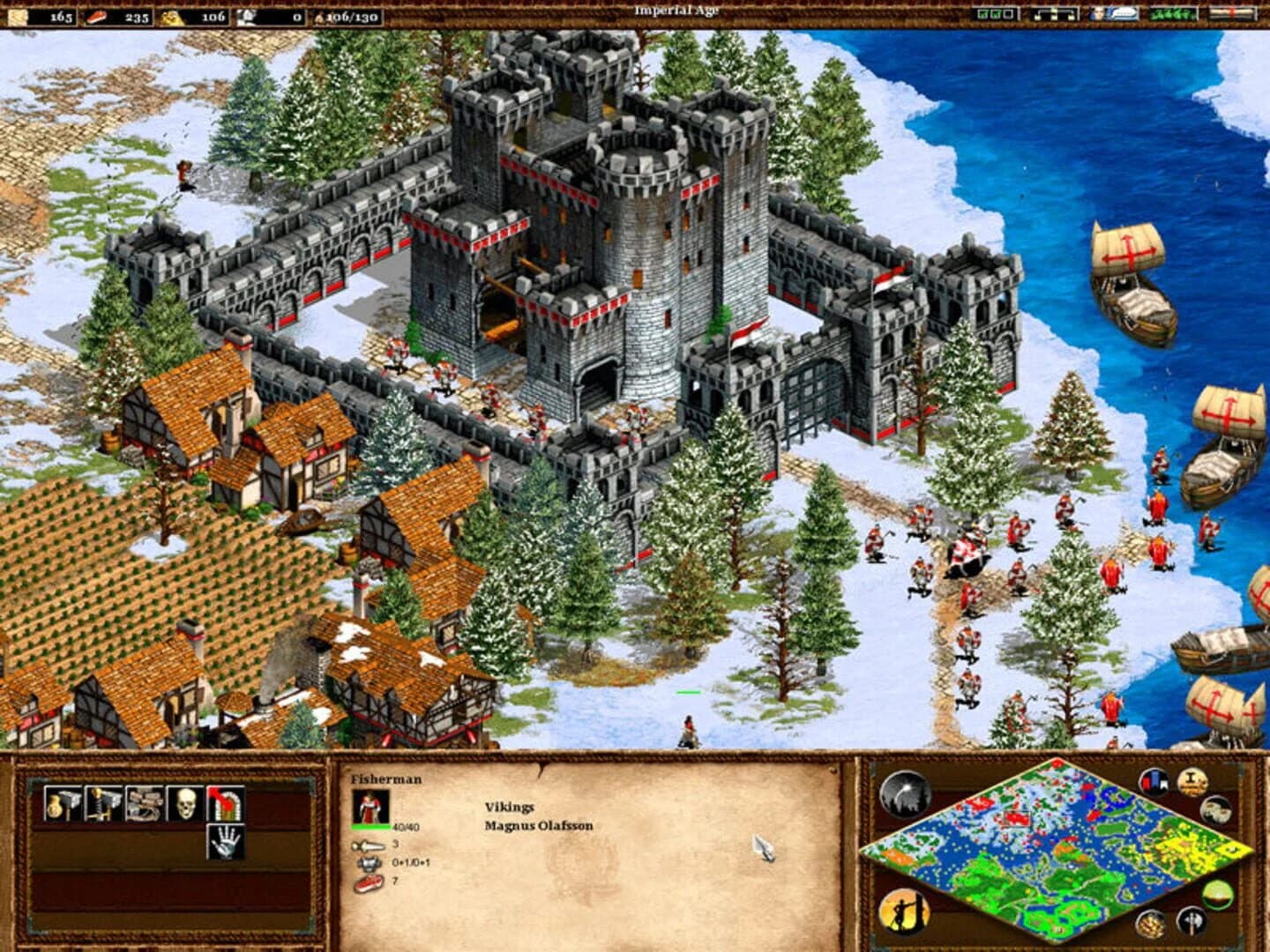The width and height of the screenshot is (1270, 952).
Task: Toggle combat view with the axe minimap icon
Action: point(1191,921)
